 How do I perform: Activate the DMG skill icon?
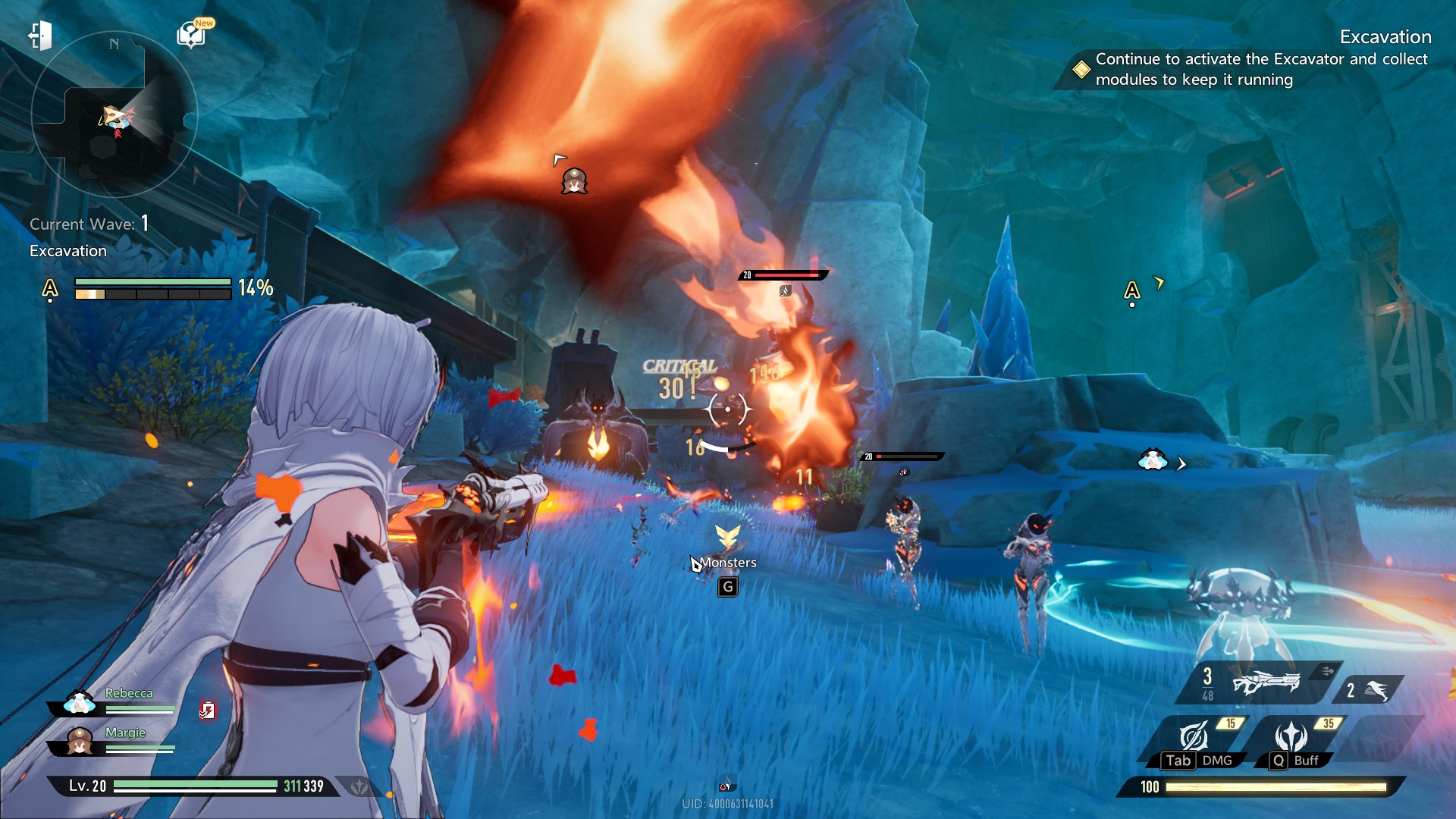tap(1194, 737)
